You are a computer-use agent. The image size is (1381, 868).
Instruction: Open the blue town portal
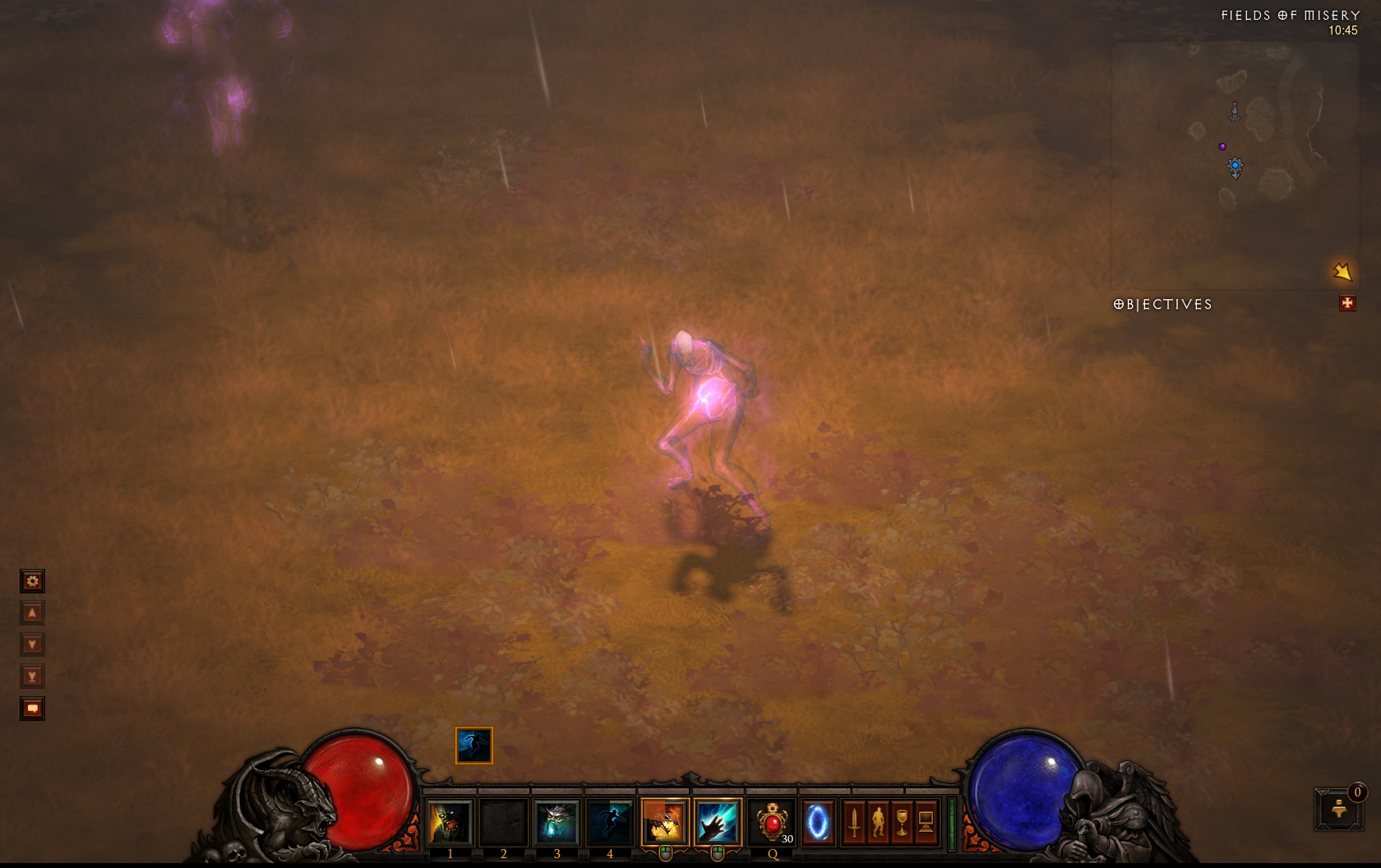pyautogui.click(x=817, y=822)
